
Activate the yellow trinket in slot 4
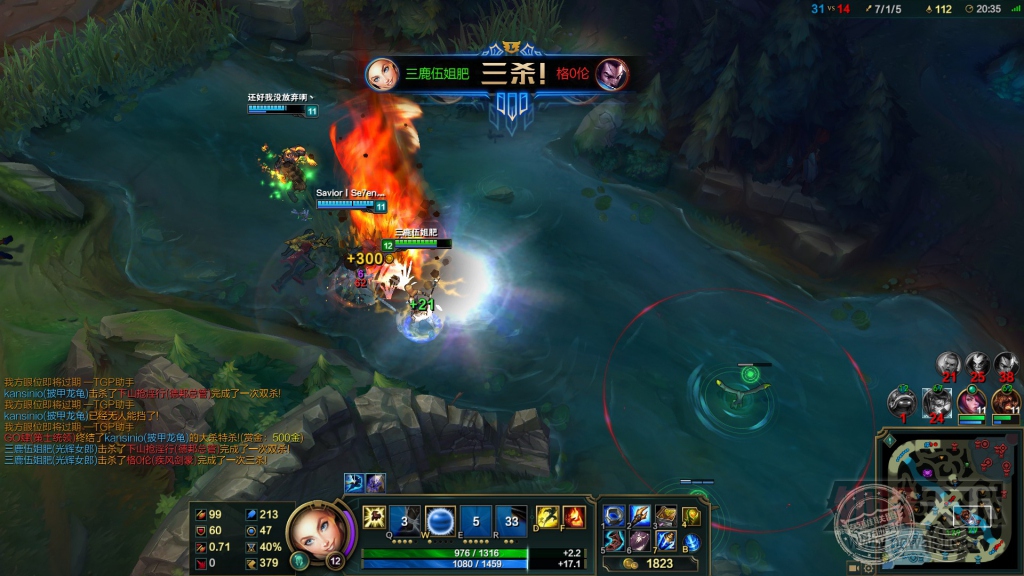(x=692, y=516)
